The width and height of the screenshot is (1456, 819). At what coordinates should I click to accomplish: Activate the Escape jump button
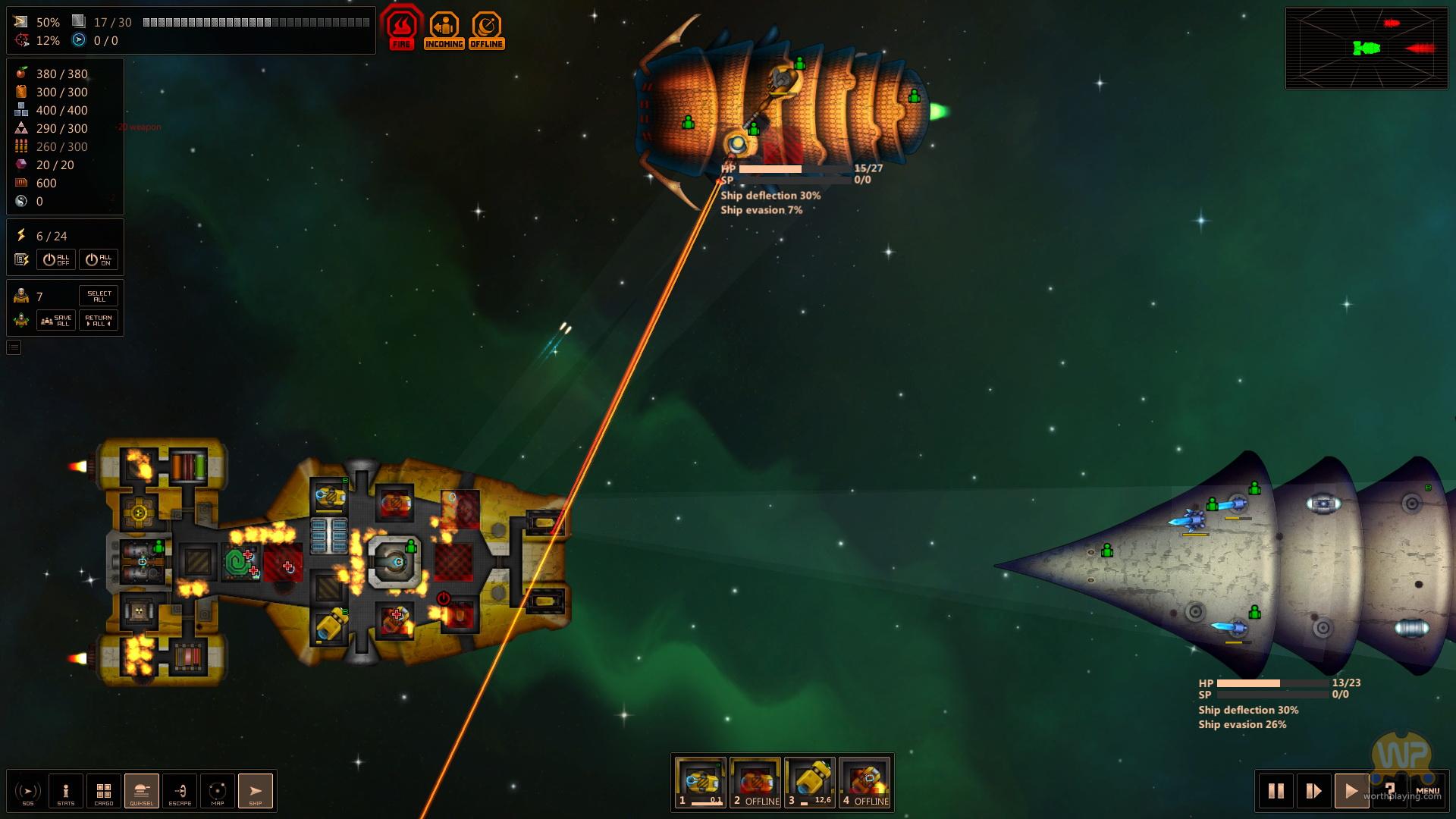pyautogui.click(x=180, y=791)
